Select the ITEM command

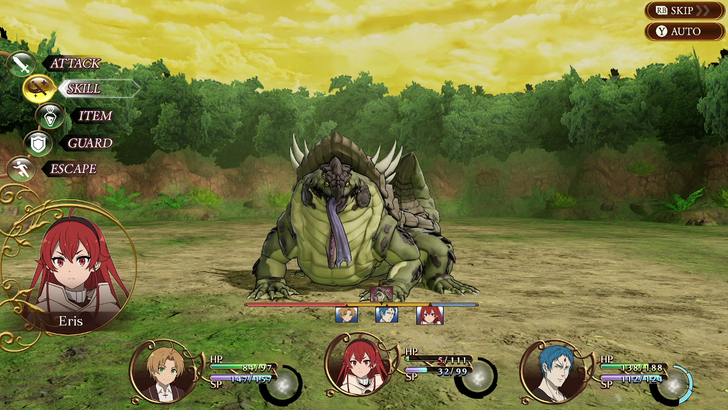(x=94, y=115)
